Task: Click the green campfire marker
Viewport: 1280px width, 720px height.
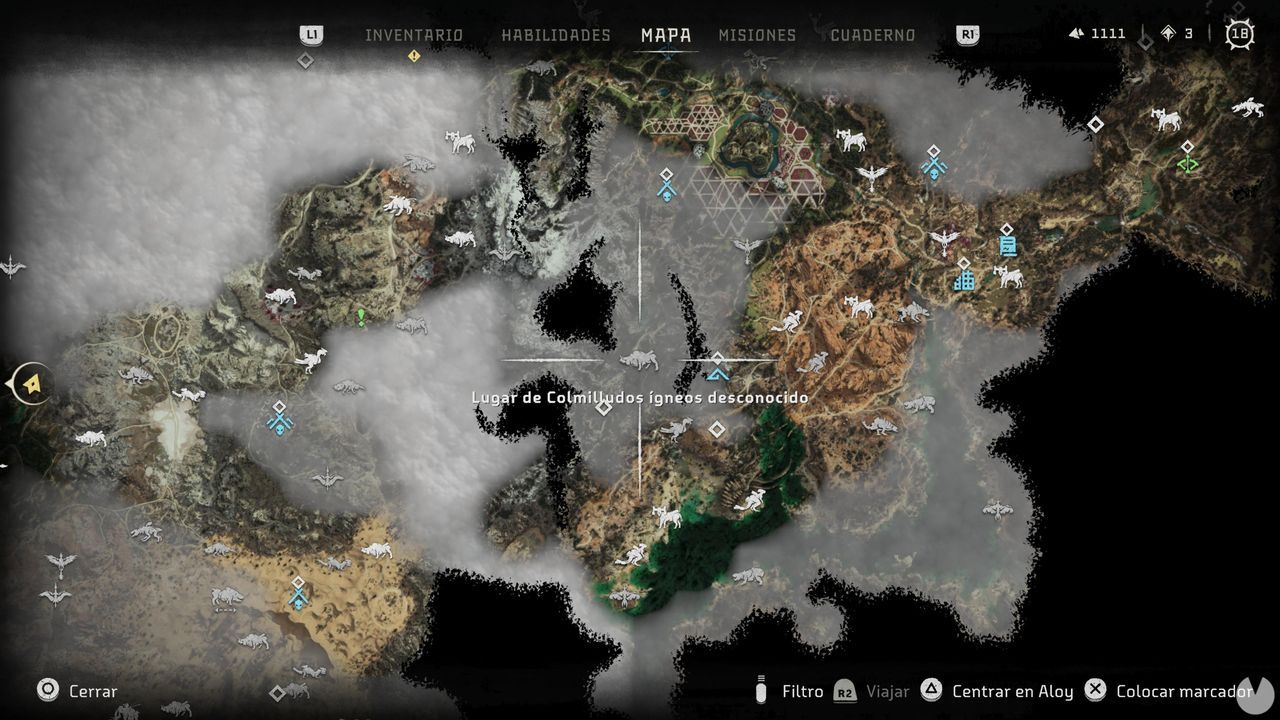Action: [1188, 164]
